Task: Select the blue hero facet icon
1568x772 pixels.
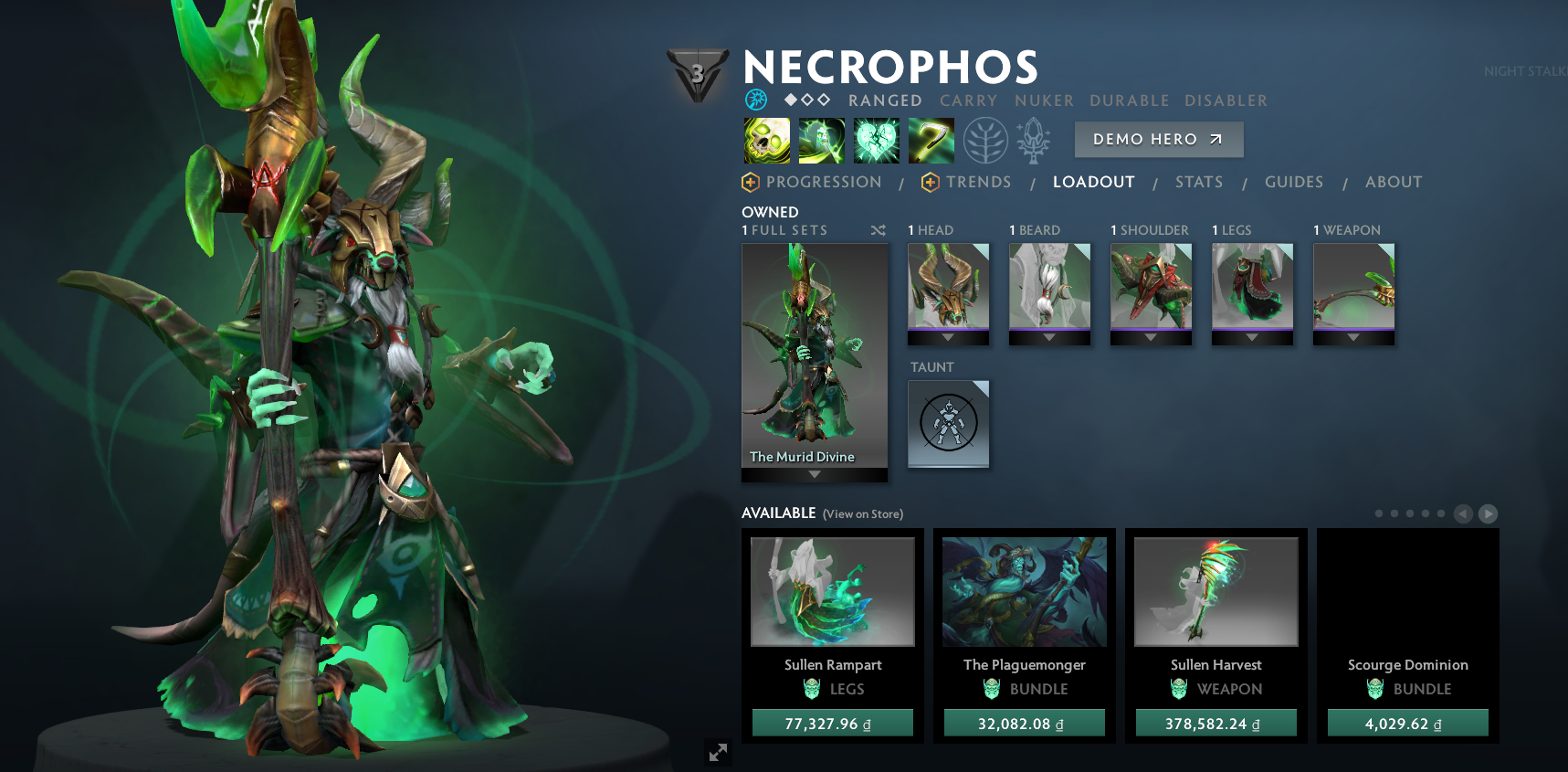Action: tap(755, 100)
